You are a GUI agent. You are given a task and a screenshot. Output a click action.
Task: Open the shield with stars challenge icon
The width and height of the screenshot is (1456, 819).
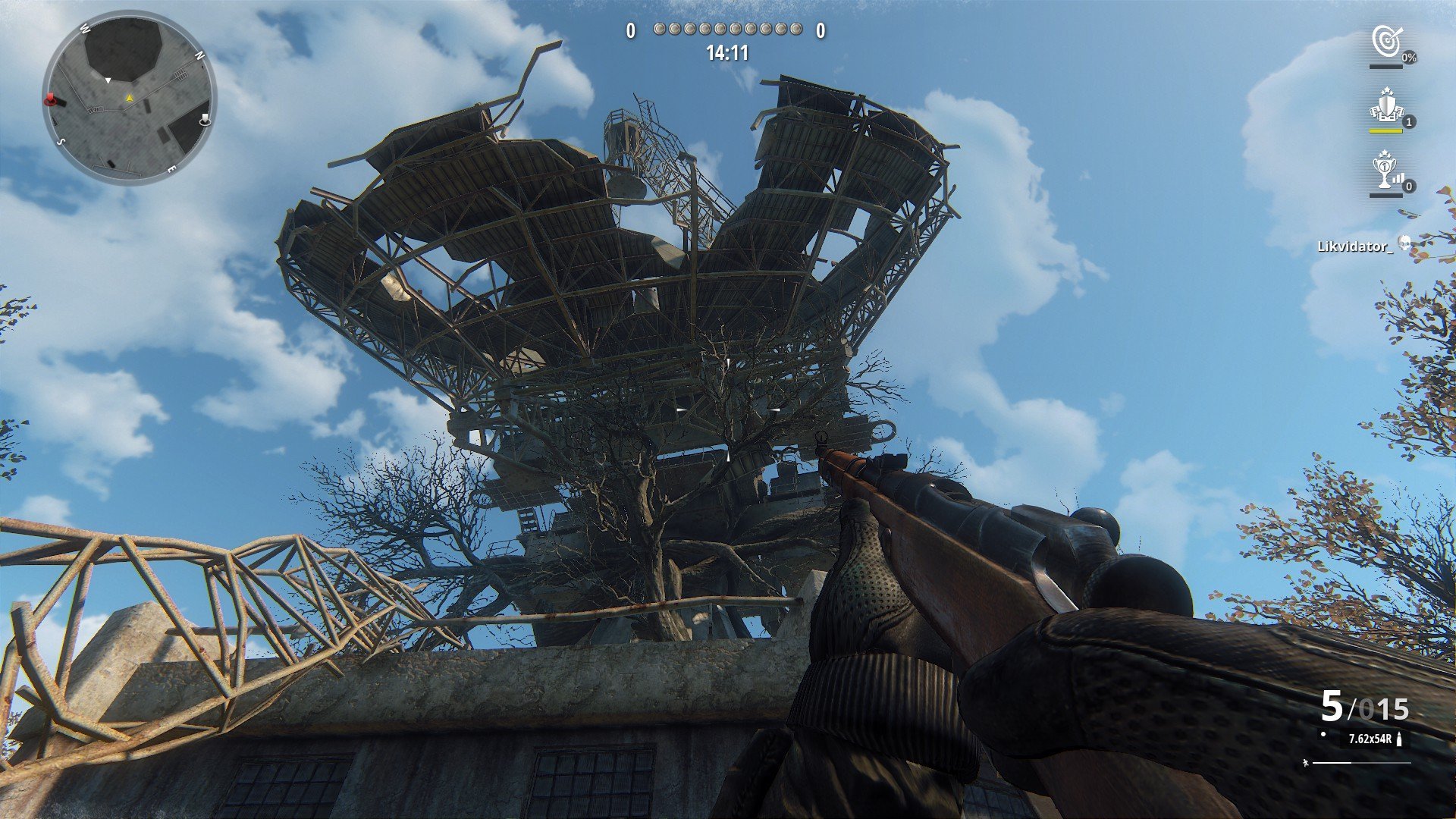tap(1385, 106)
